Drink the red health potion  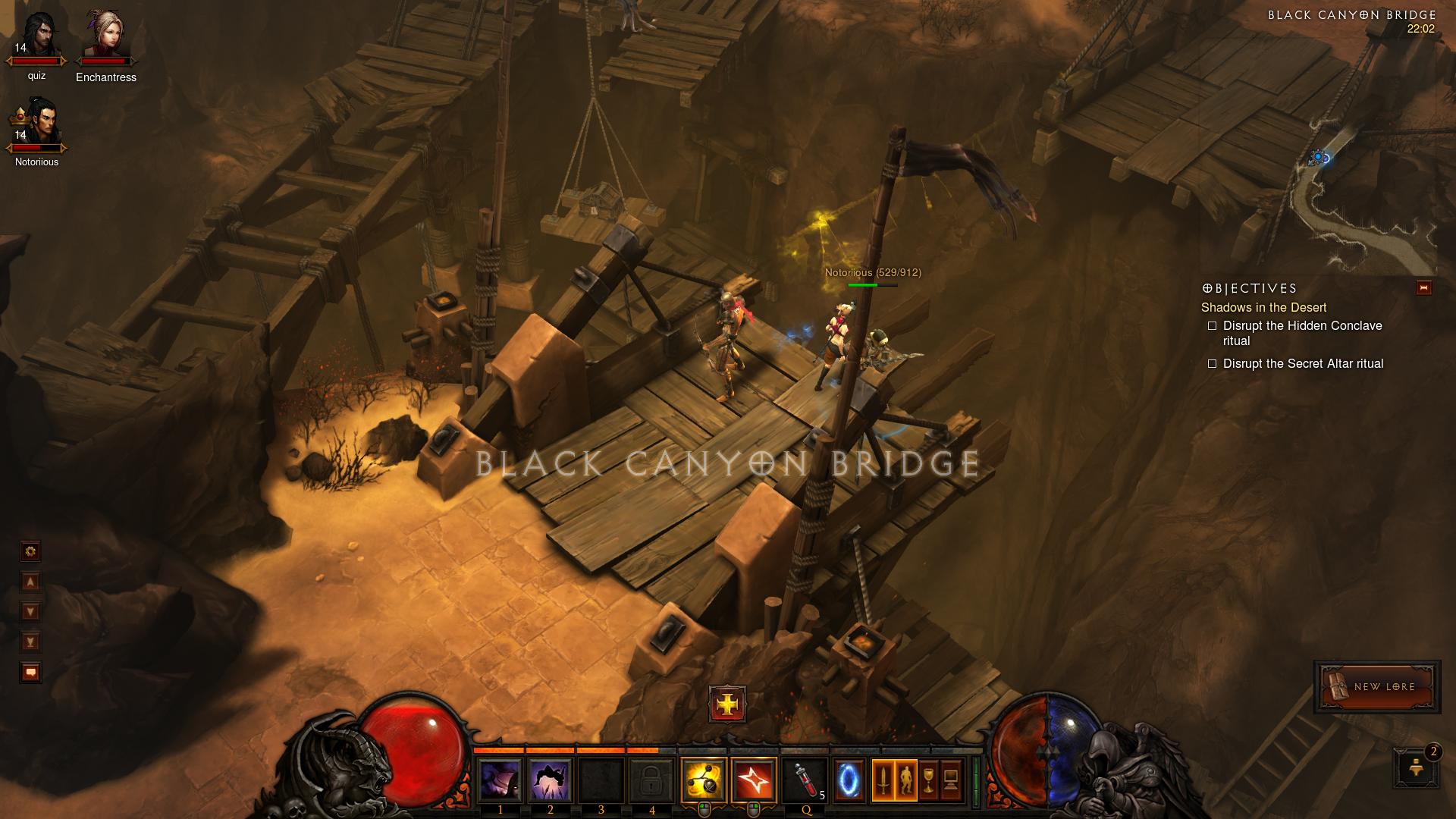[805, 780]
